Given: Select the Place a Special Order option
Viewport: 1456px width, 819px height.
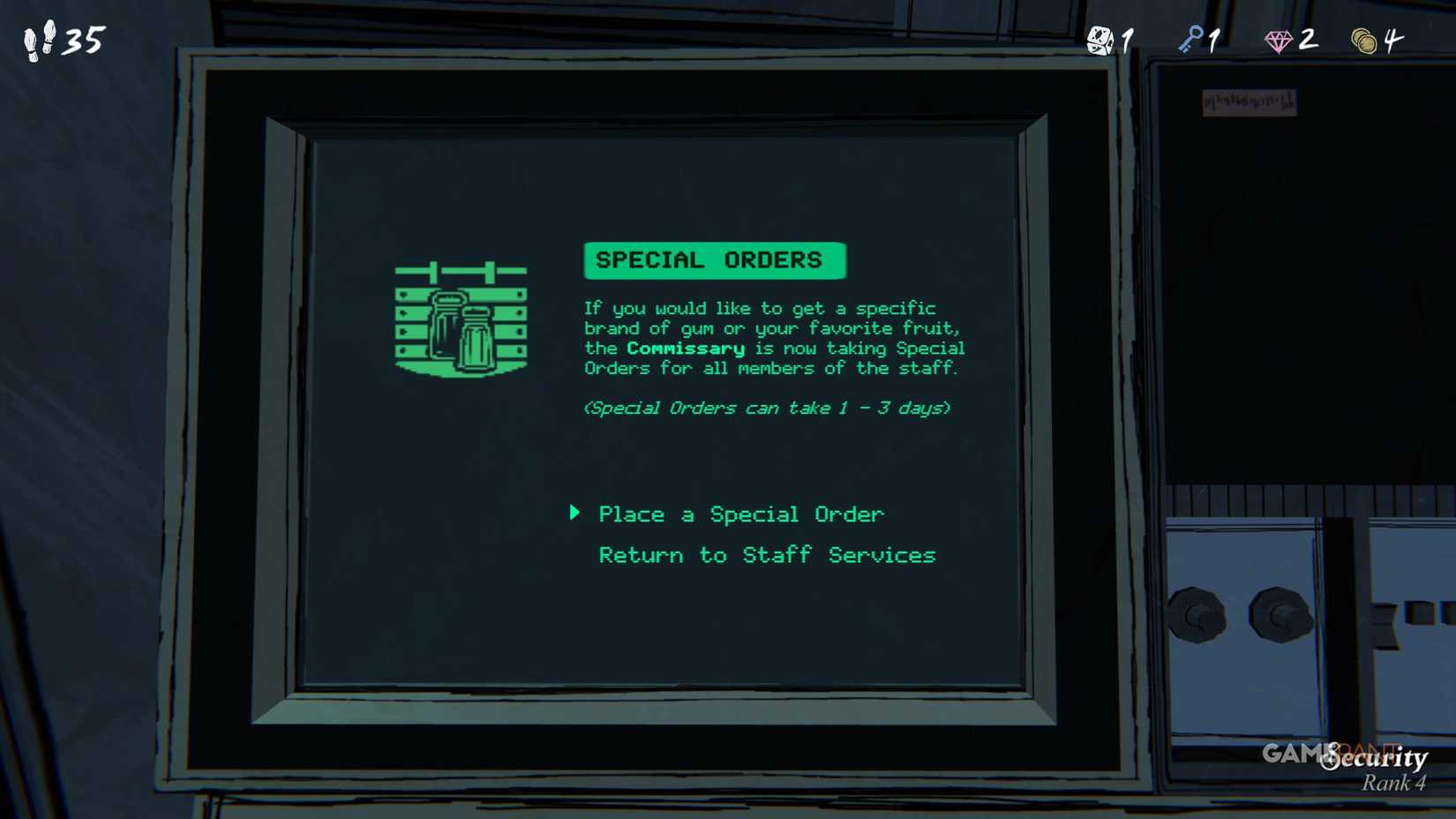Looking at the screenshot, I should 740,514.
